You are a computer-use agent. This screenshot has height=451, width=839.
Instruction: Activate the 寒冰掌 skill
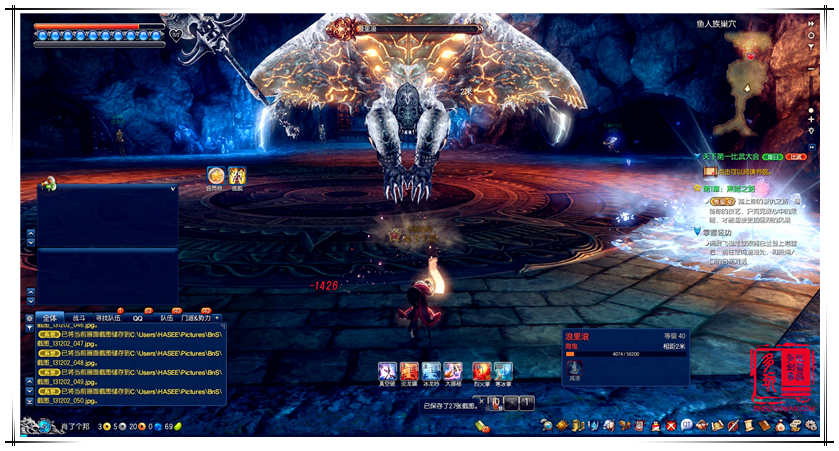point(503,371)
